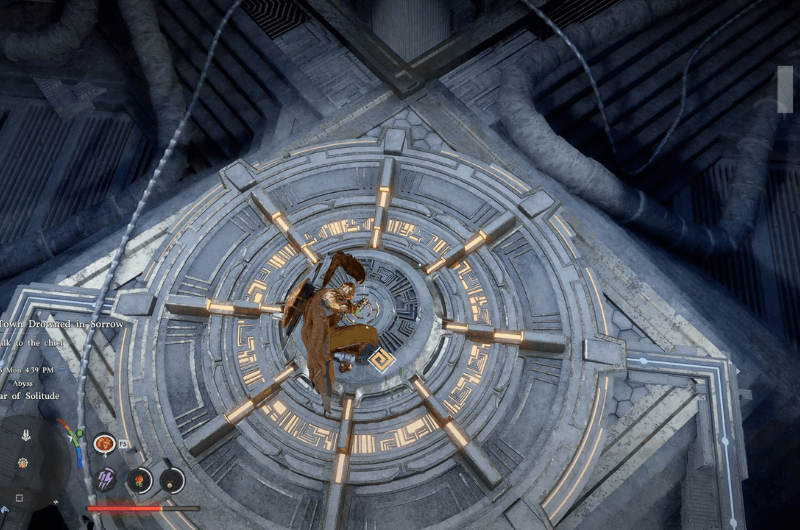This screenshot has width=800, height=530.
Task: Select the orange figure marker on minimap
Action: click(x=22, y=463)
